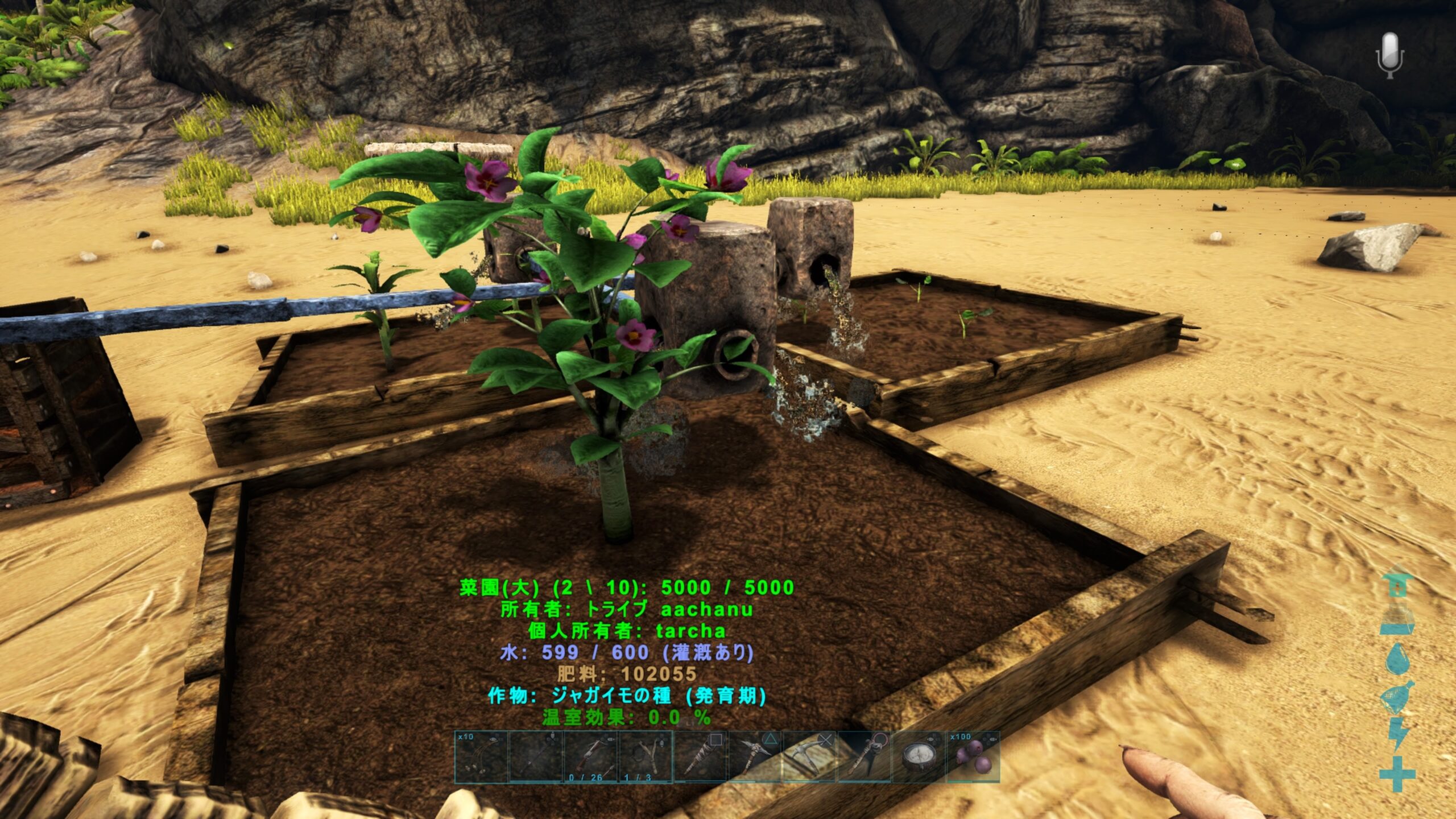This screenshot has height=819, width=1456.
Task: Choose the wooden club slot marked square
Action: click(x=700, y=757)
